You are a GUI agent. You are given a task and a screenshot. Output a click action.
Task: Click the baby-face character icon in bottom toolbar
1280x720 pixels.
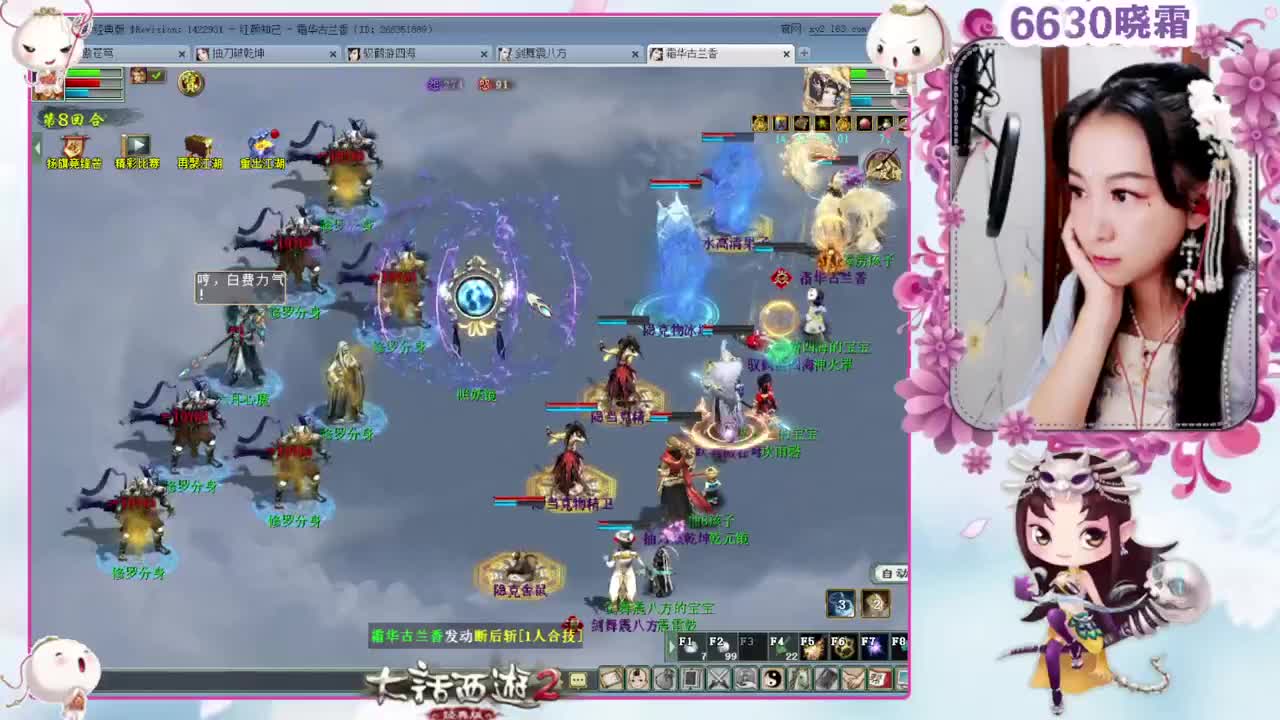pyautogui.click(x=635, y=681)
